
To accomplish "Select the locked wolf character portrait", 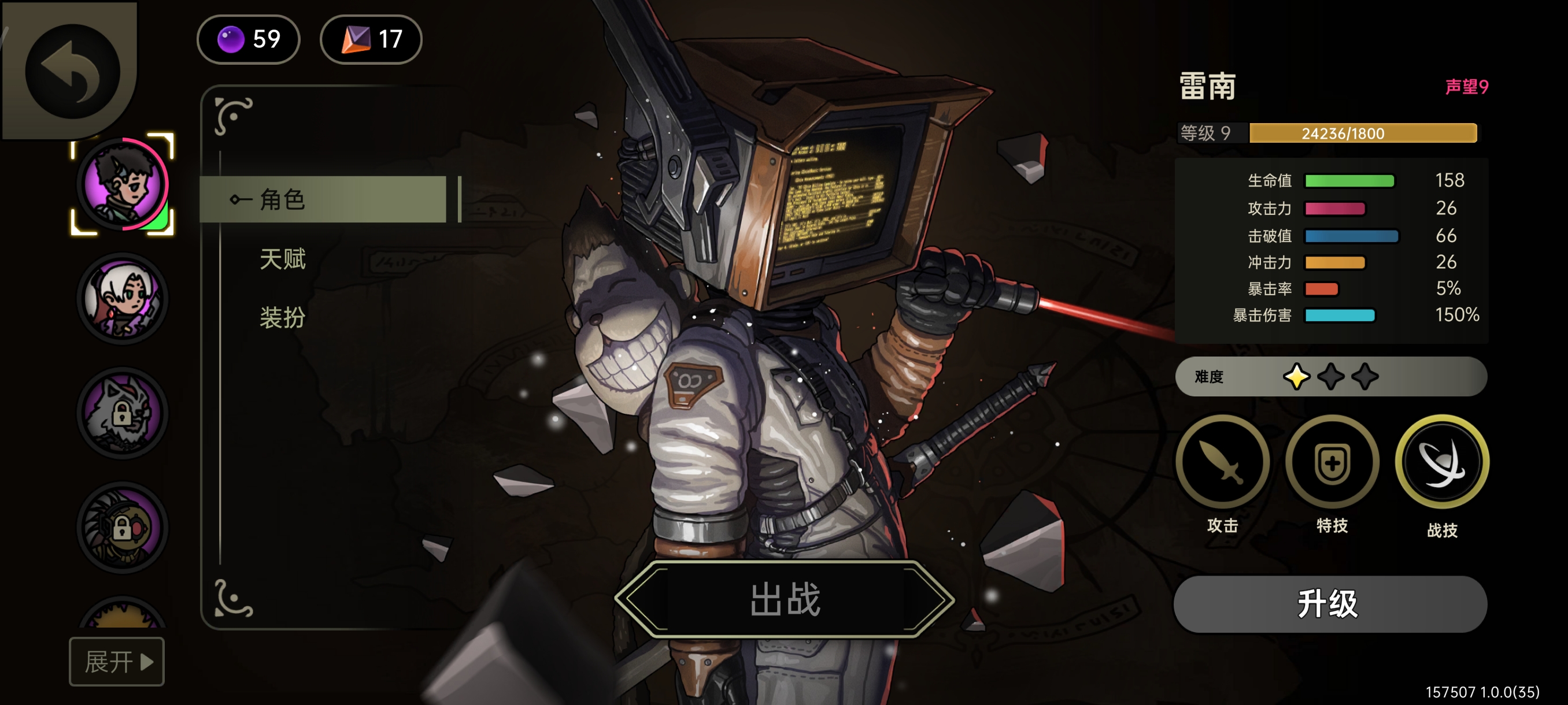I will coord(123,413).
